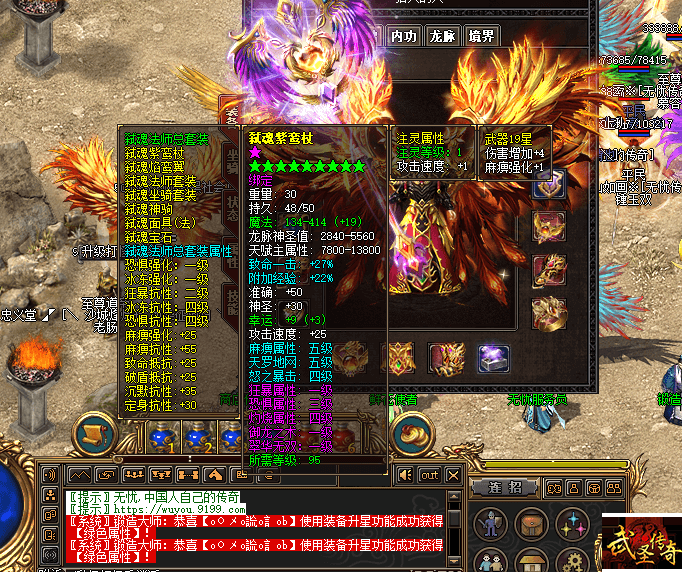Select the purple shield equipment slot
The height and width of the screenshot is (572, 682).
tap(549, 183)
